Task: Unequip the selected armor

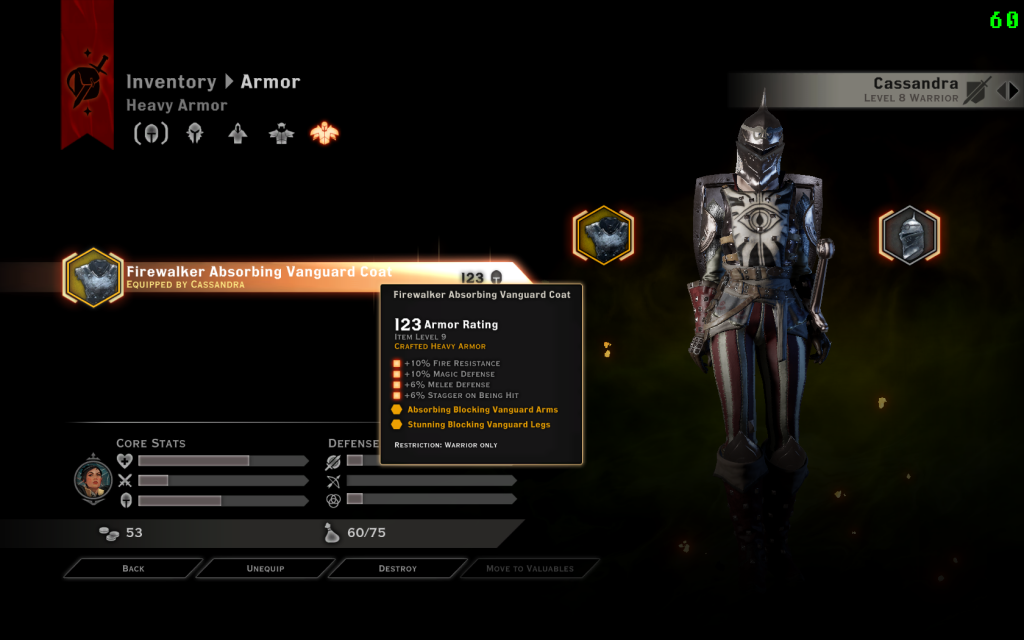Action: (266, 568)
